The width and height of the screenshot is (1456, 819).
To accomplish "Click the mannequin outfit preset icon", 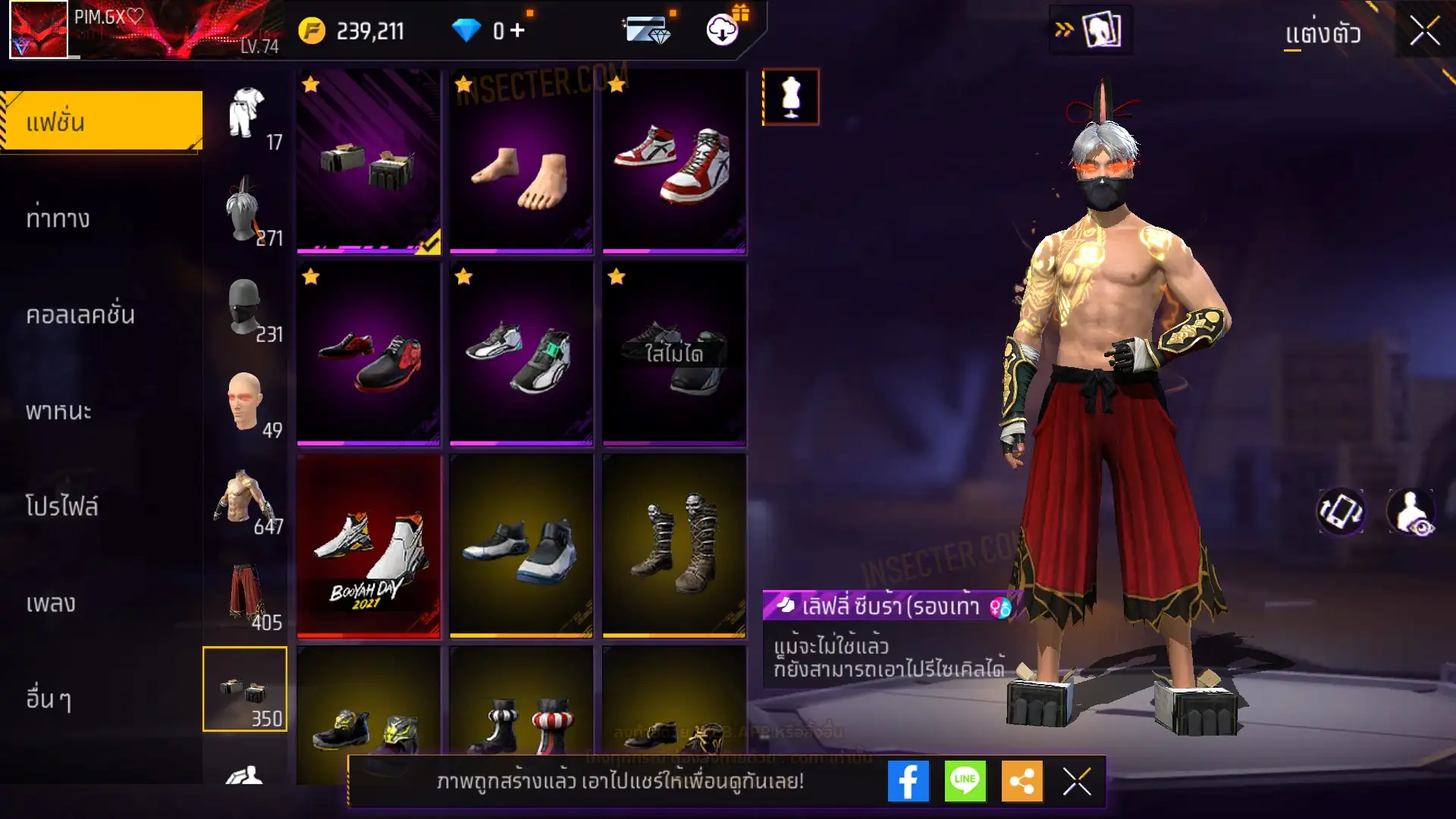I will tap(790, 97).
